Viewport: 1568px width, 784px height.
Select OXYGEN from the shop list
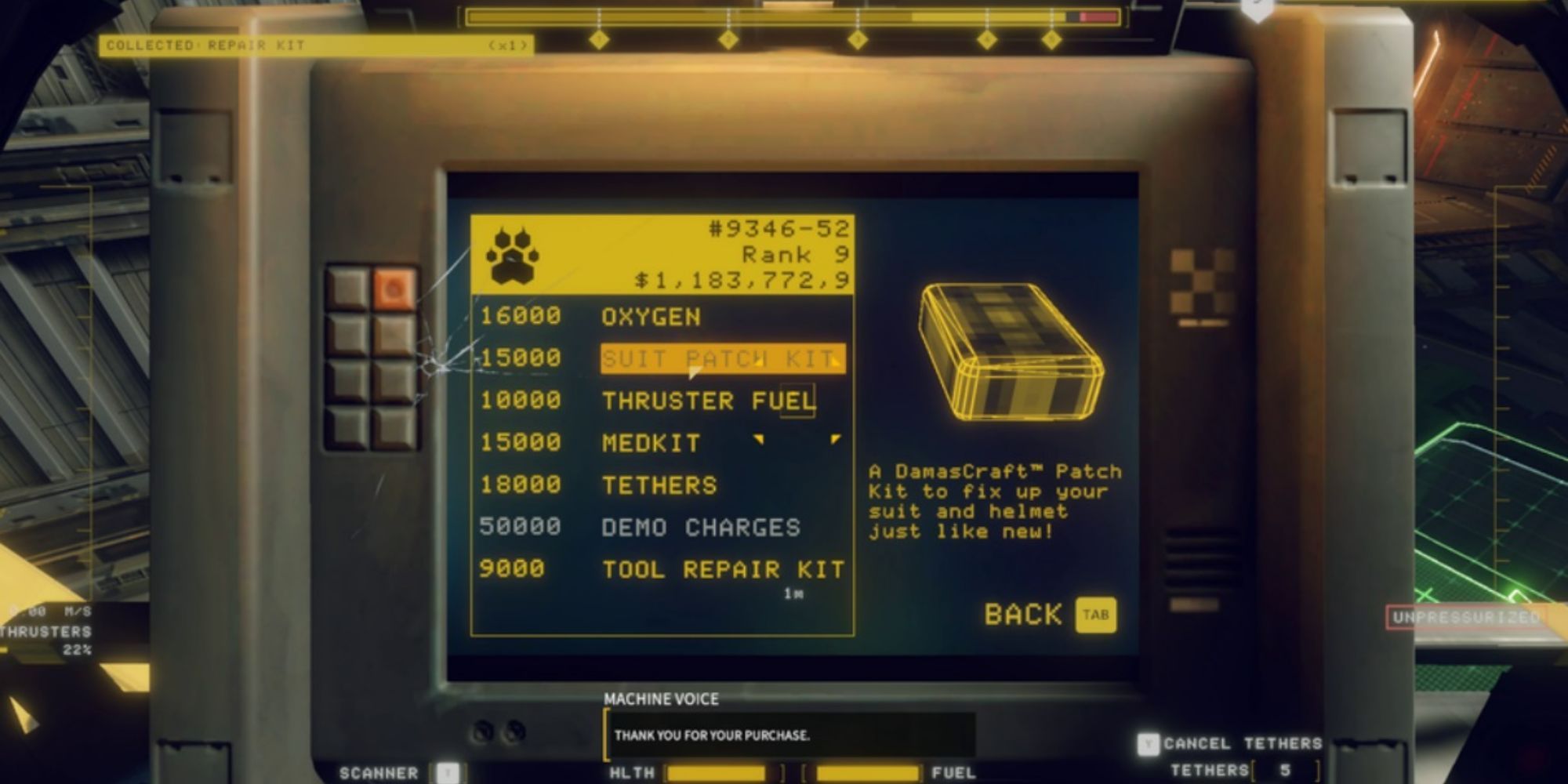pyautogui.click(x=651, y=317)
